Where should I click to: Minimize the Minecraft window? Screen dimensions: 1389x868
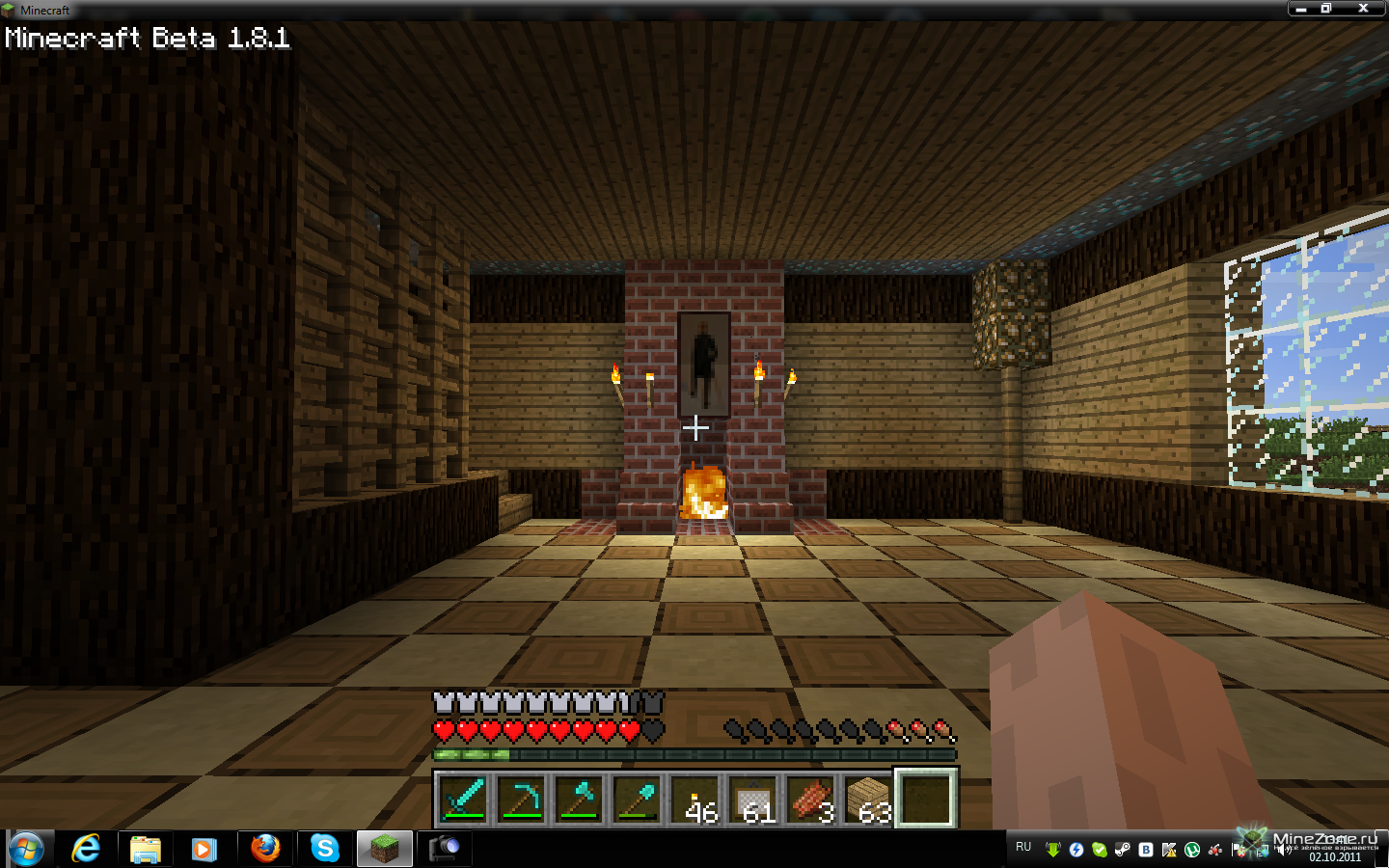tap(1301, 9)
